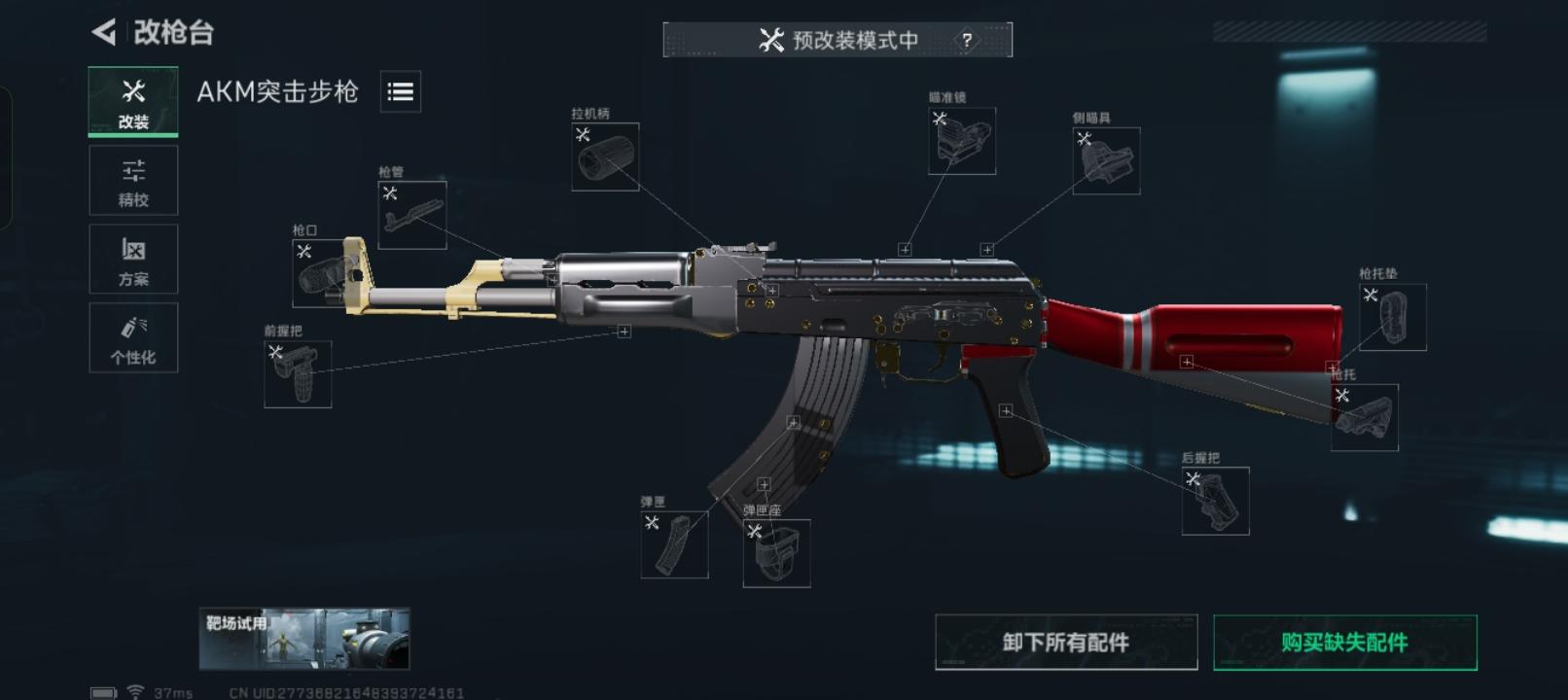Open the 方案 loadout plans panel
The width and height of the screenshot is (1568, 700).
pyautogui.click(x=132, y=259)
